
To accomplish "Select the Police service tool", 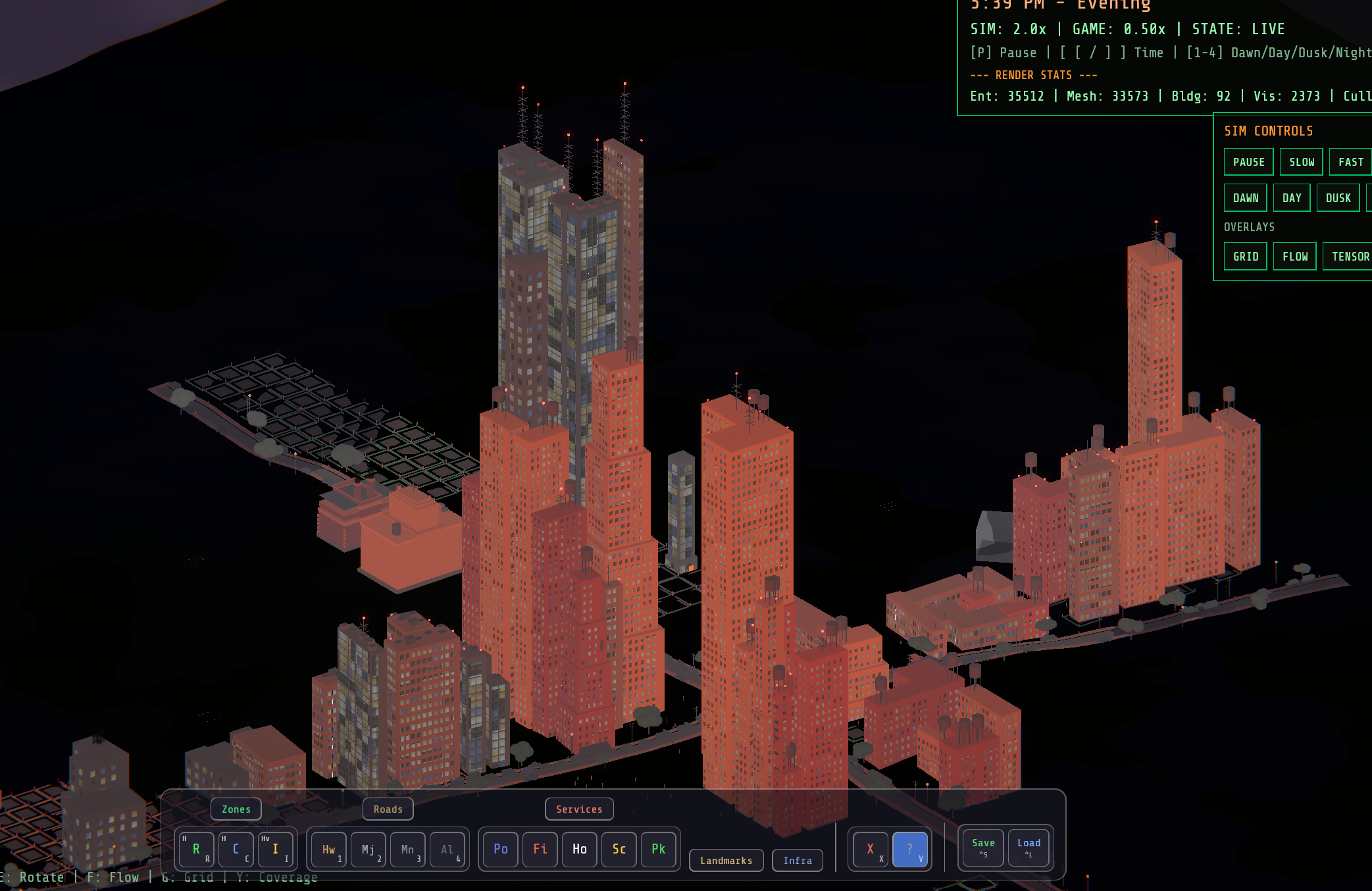I will [x=499, y=849].
